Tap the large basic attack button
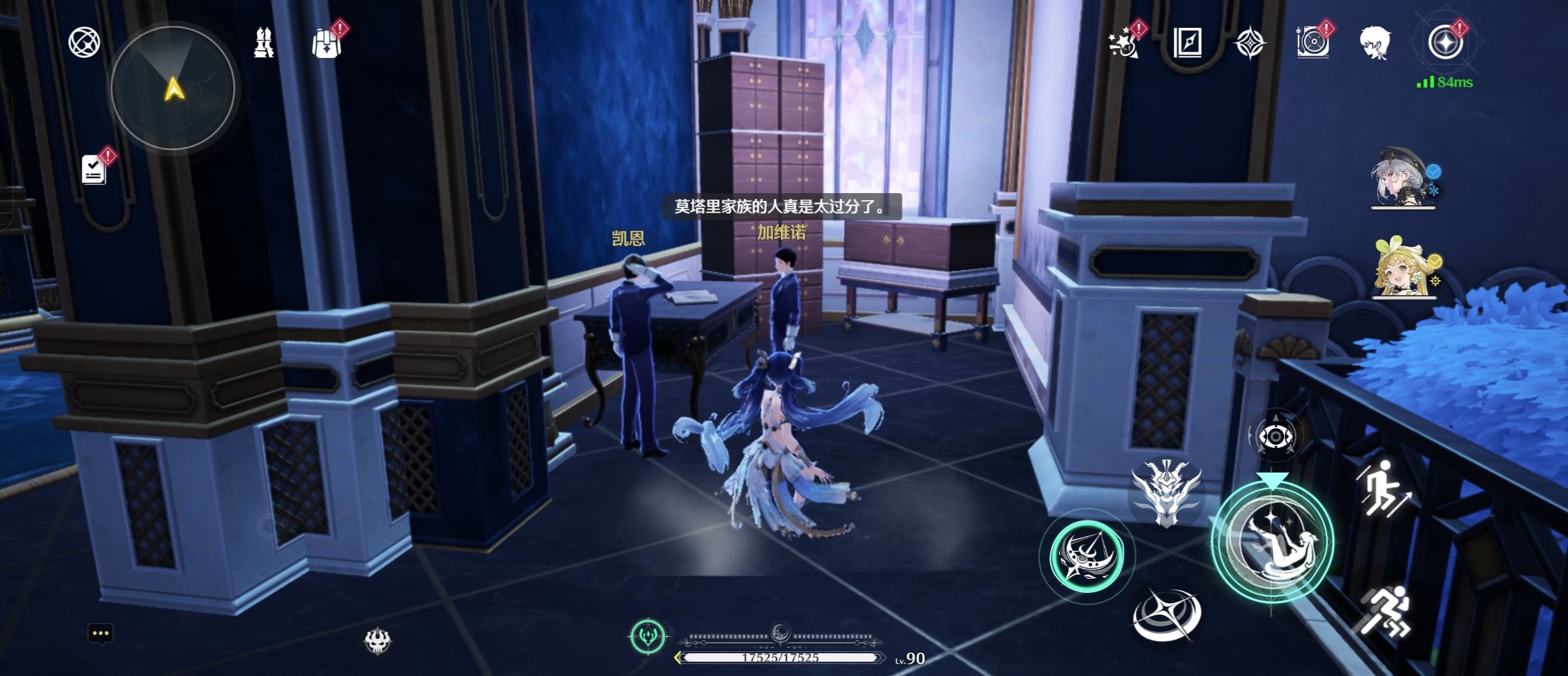The image size is (1568, 676). click(x=1272, y=542)
